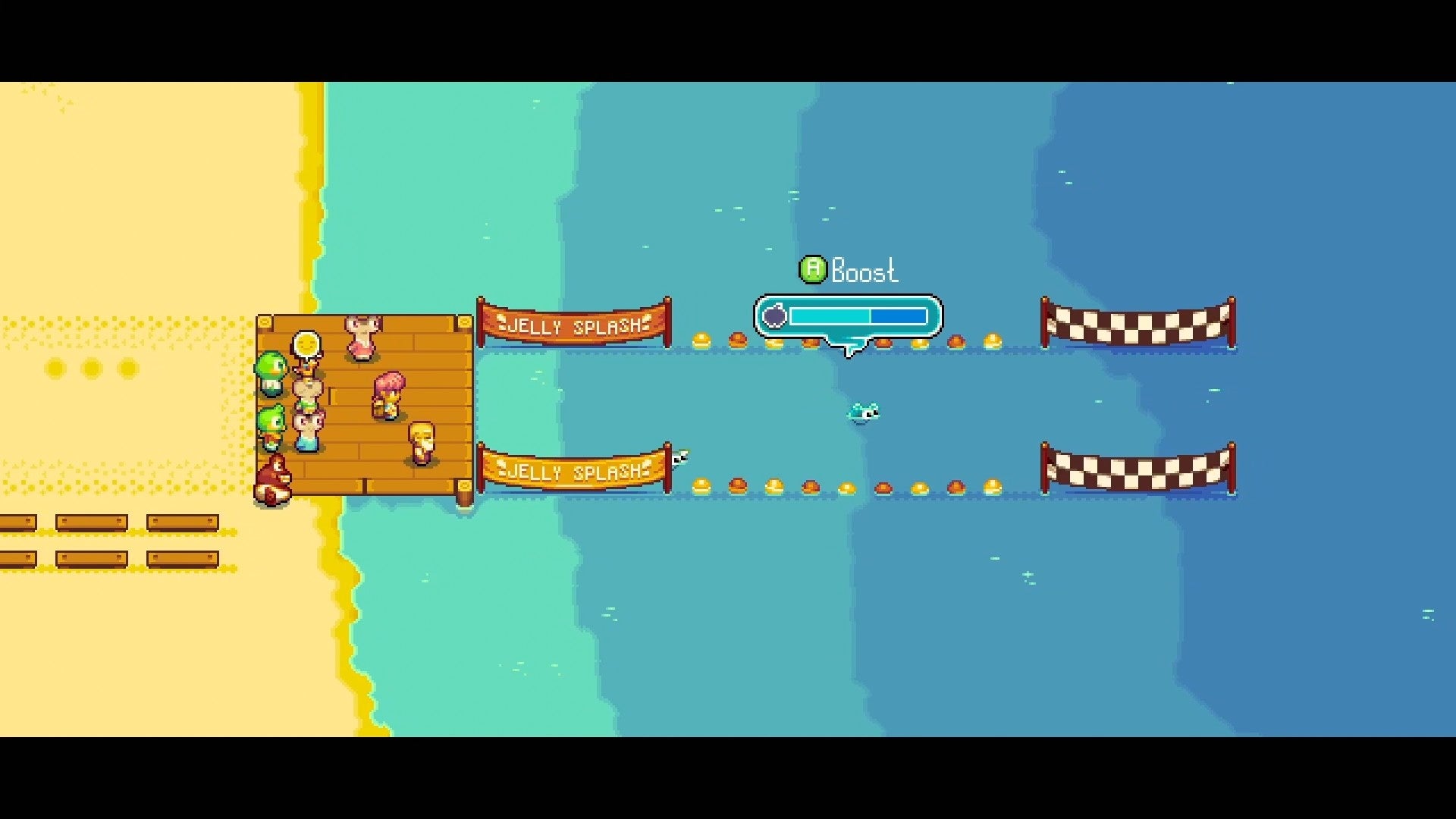Click the "Boost" text label
This screenshot has width=1456, height=819.
864,271
